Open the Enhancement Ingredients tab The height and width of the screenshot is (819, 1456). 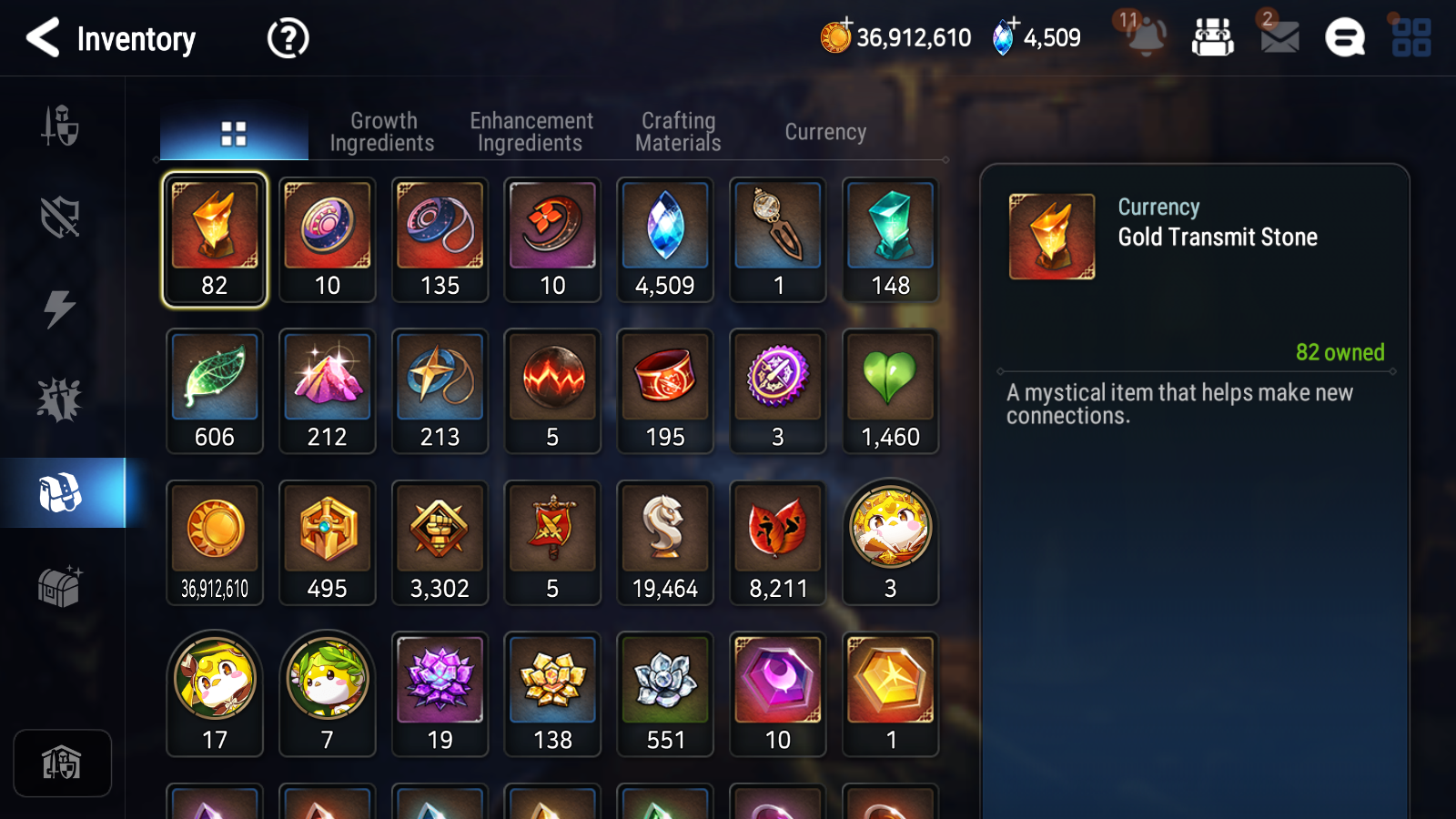[531, 132]
